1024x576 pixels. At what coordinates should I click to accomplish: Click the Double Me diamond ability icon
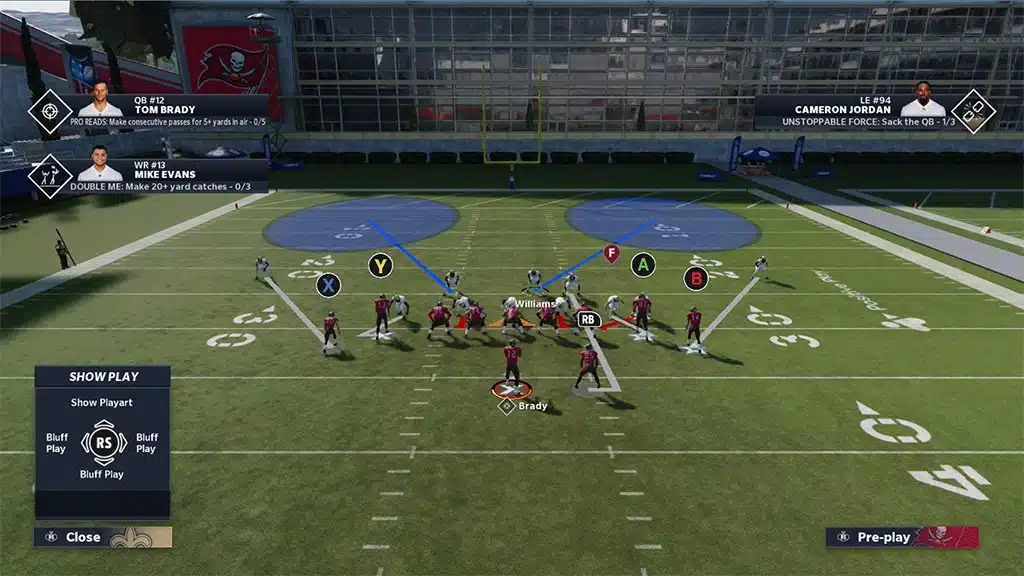(x=49, y=175)
